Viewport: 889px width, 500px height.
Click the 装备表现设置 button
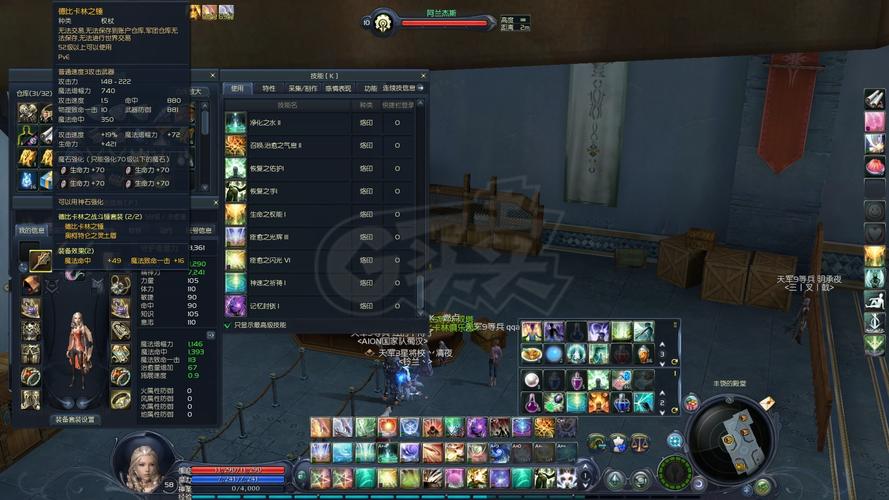(x=75, y=419)
